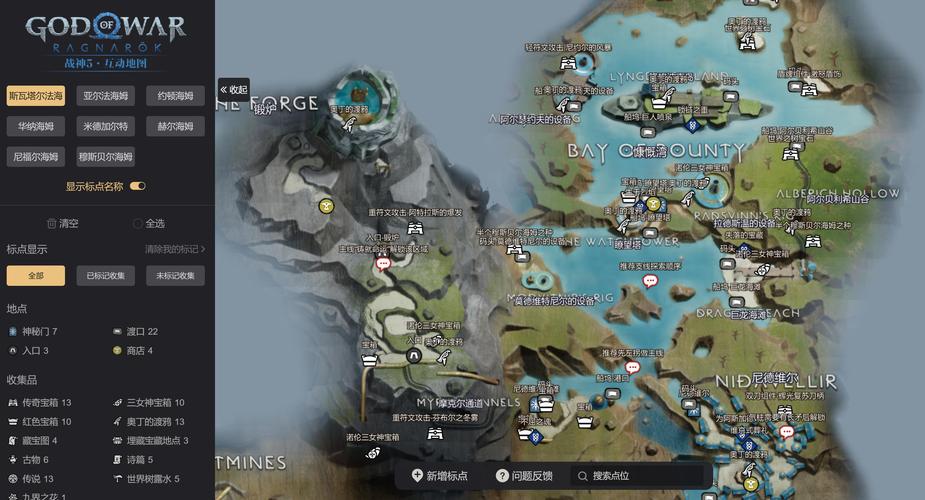925x500 pixels.
Task: Toggle the 神秘门 location filter
Action: (x=34, y=331)
